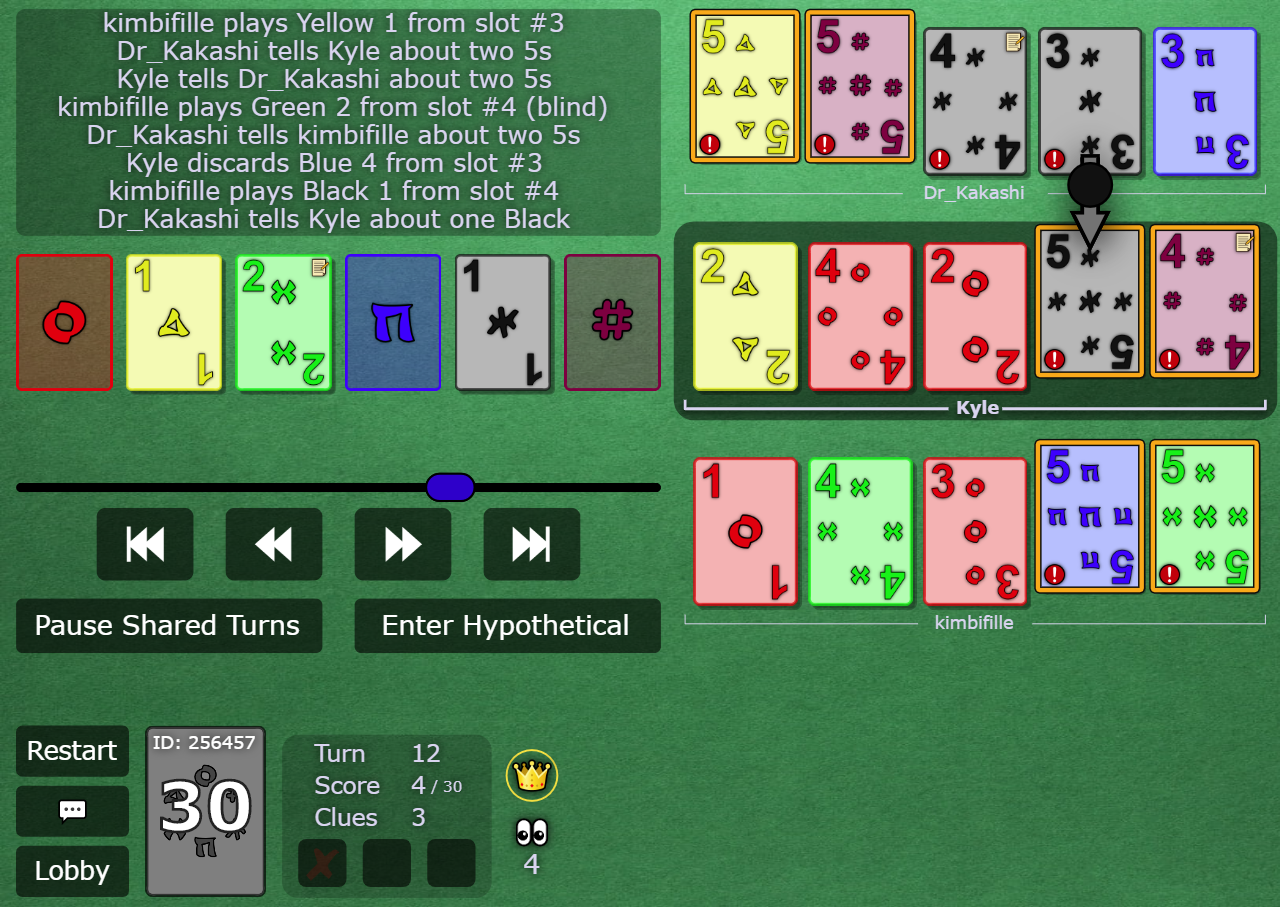This screenshot has height=907, width=1280.
Task: Step forward one turn in the replay
Action: coord(402,544)
